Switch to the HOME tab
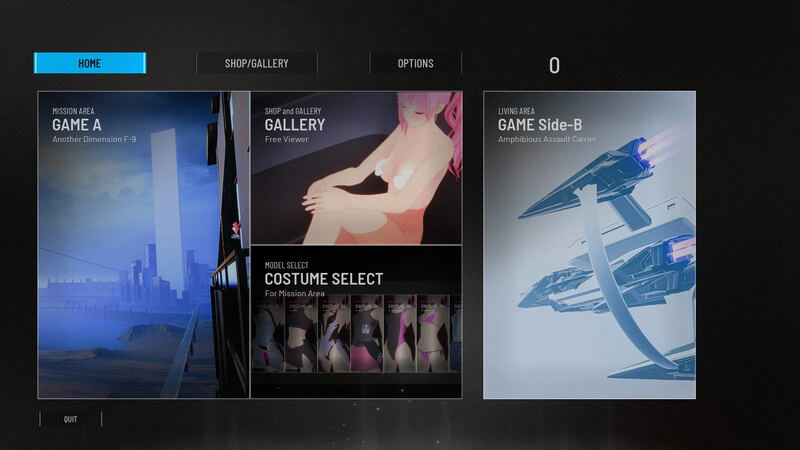The height and width of the screenshot is (450, 800). (x=90, y=63)
